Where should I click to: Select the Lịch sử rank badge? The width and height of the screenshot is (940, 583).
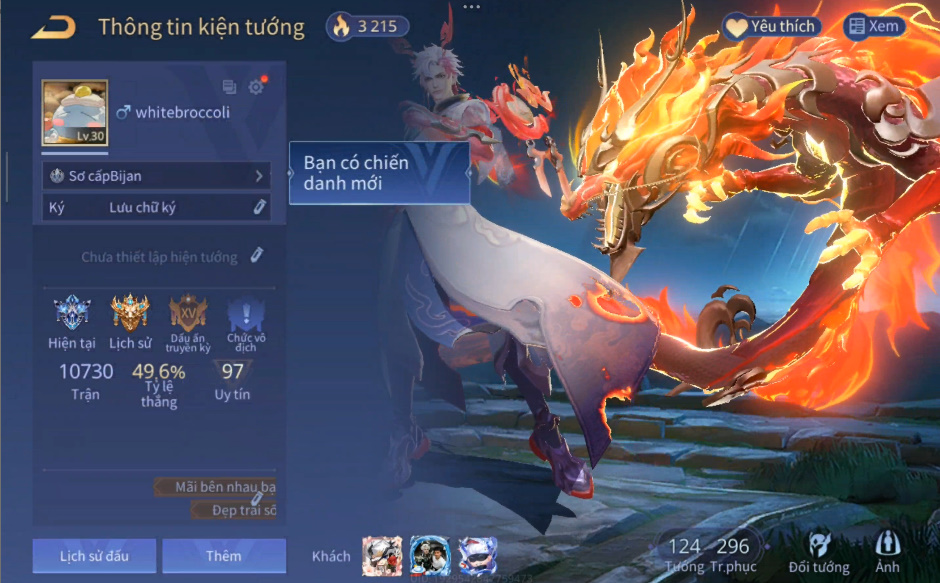[130, 315]
